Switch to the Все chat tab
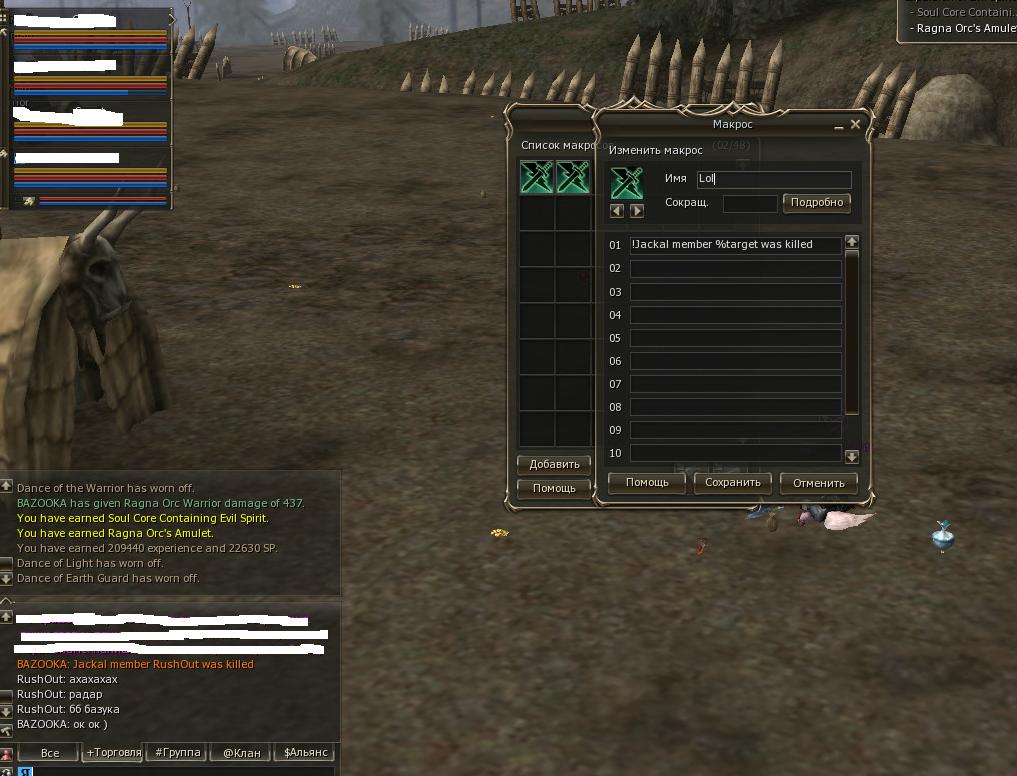The height and width of the screenshot is (776, 1017). [50, 752]
